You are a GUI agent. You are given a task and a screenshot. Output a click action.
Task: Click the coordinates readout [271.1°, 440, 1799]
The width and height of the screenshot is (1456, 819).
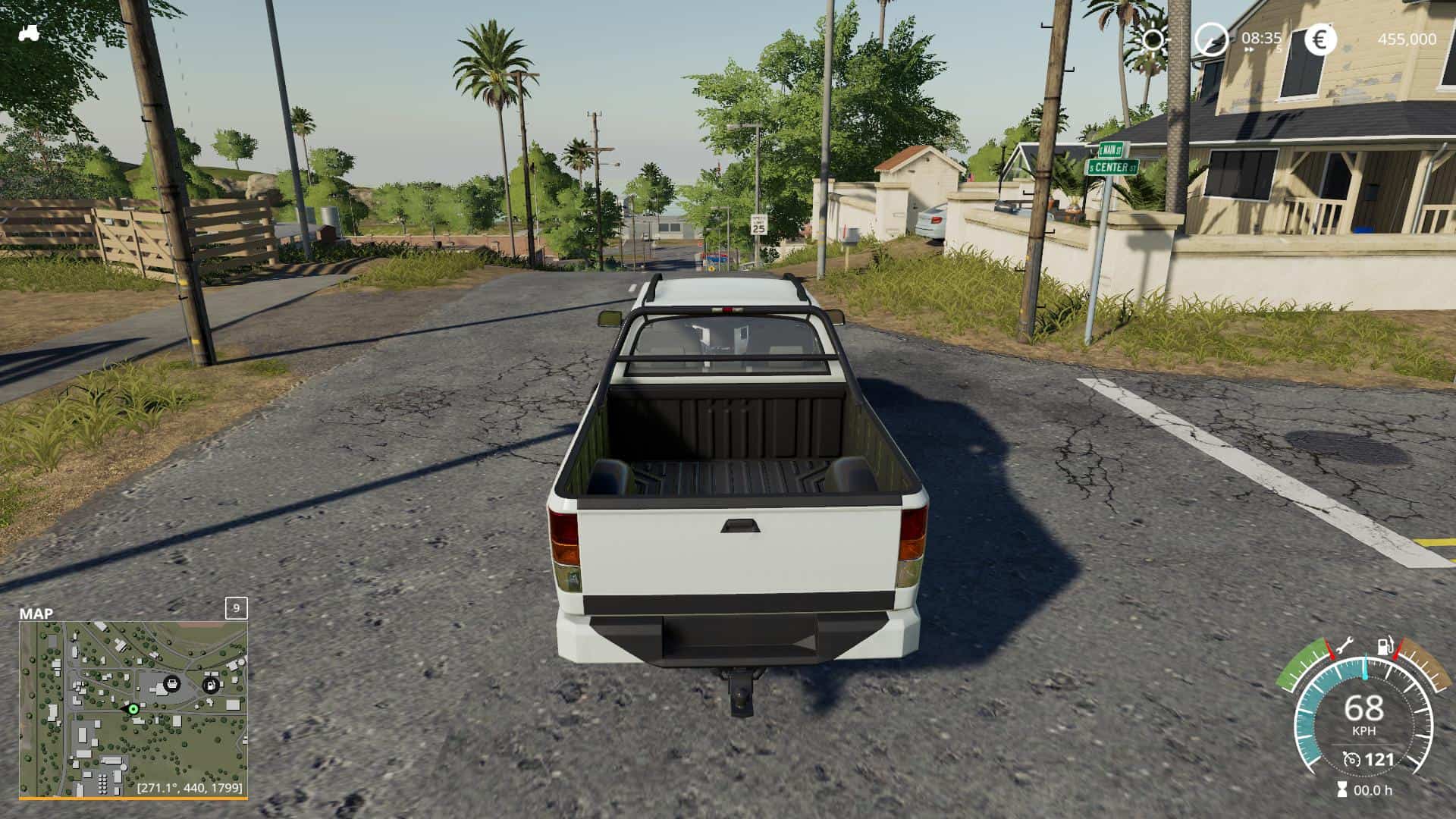pos(190,787)
